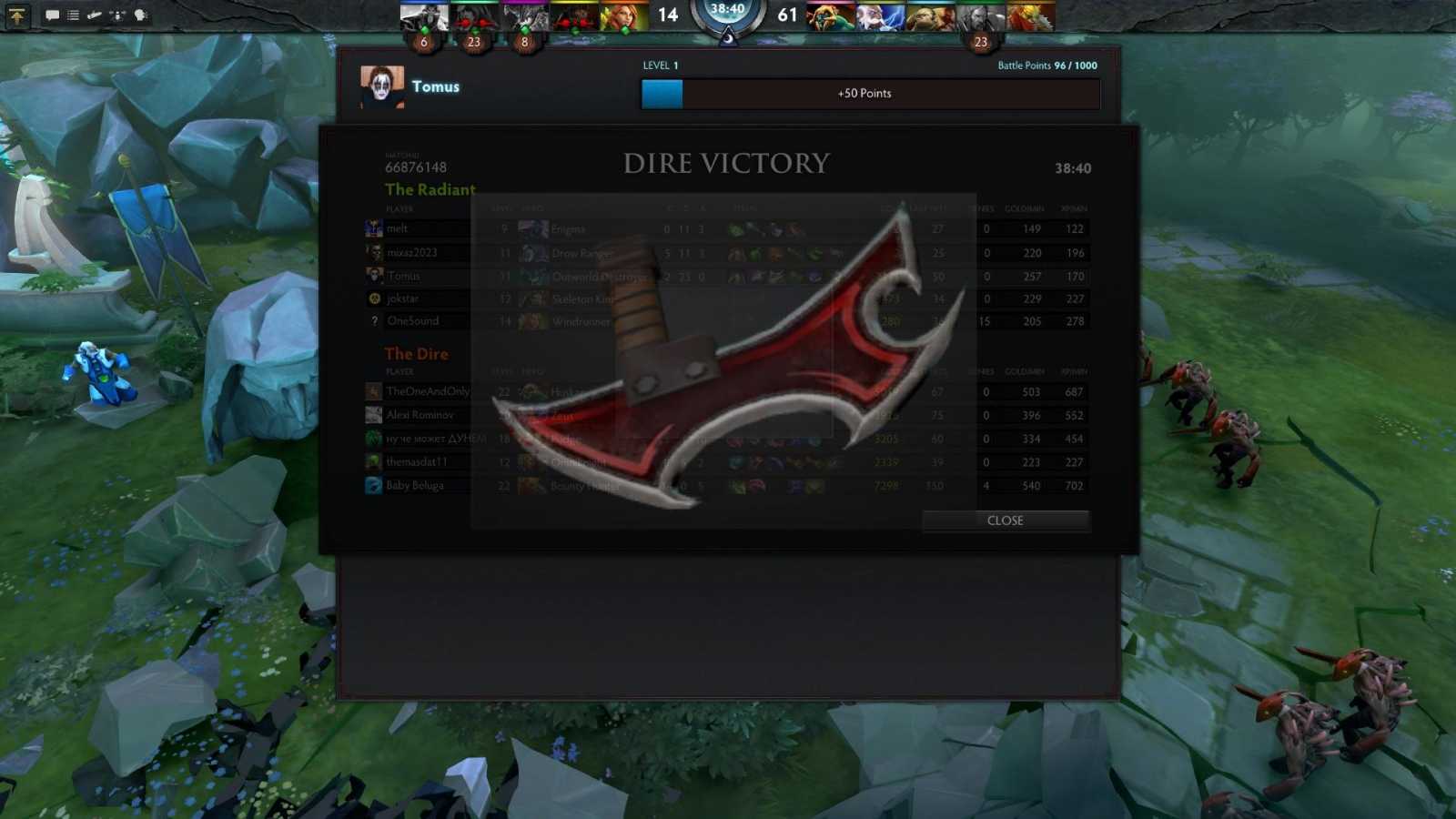Click the courier icon in top-left toolbar
Image resolution: width=1456 pixels, height=819 pixels.
tap(116, 15)
